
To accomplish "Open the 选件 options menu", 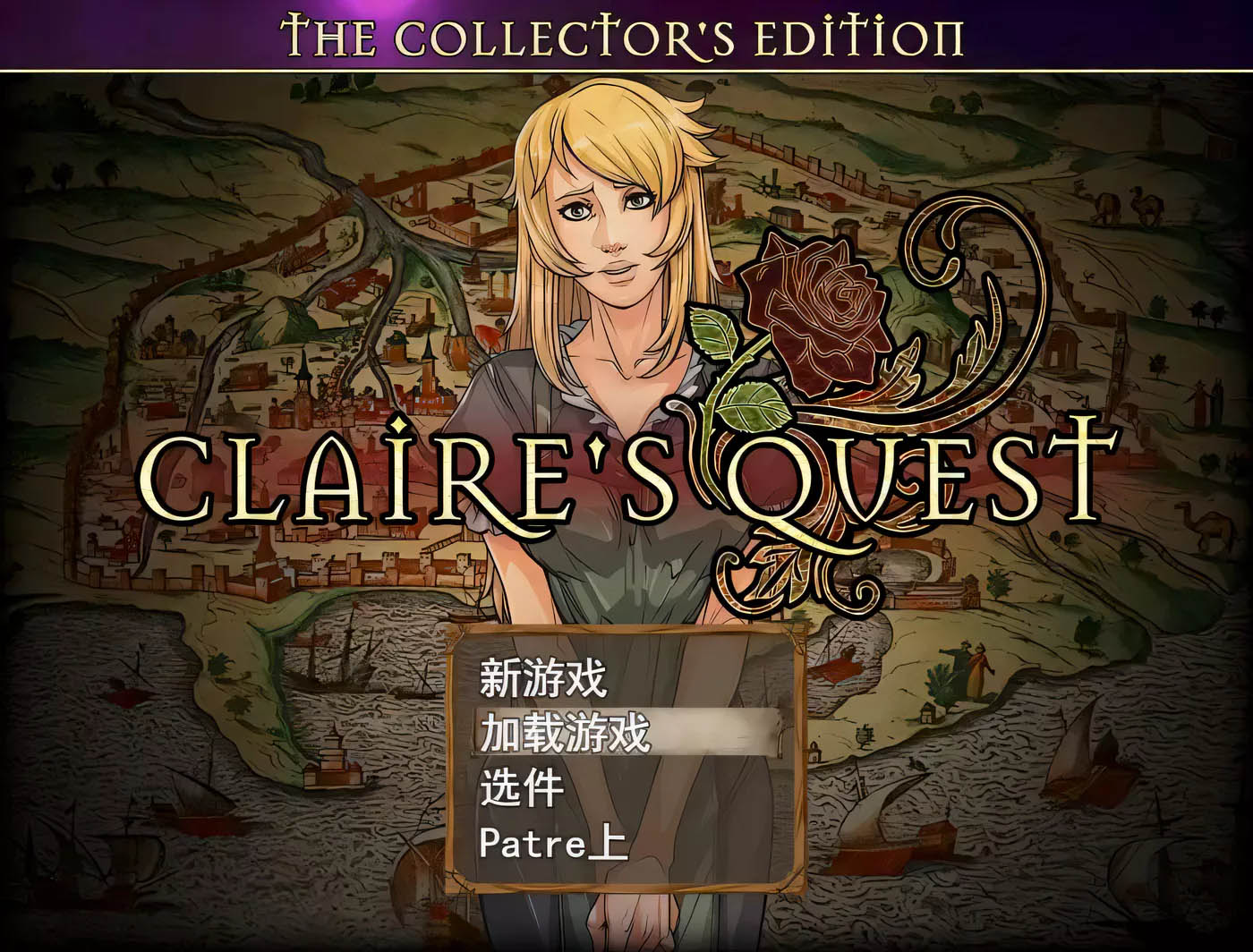I will point(523,788).
